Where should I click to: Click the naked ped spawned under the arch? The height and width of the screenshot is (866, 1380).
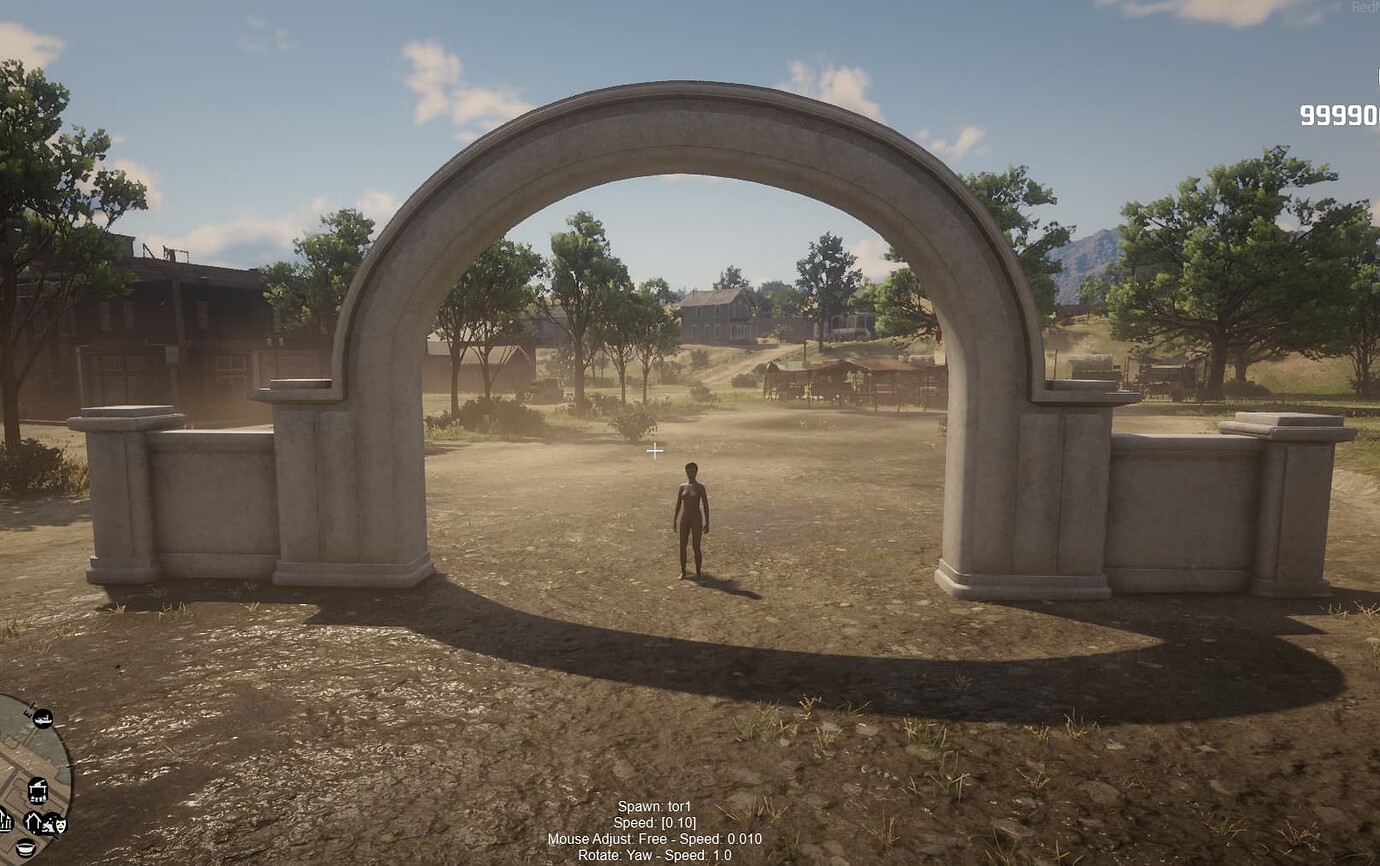pos(693,520)
